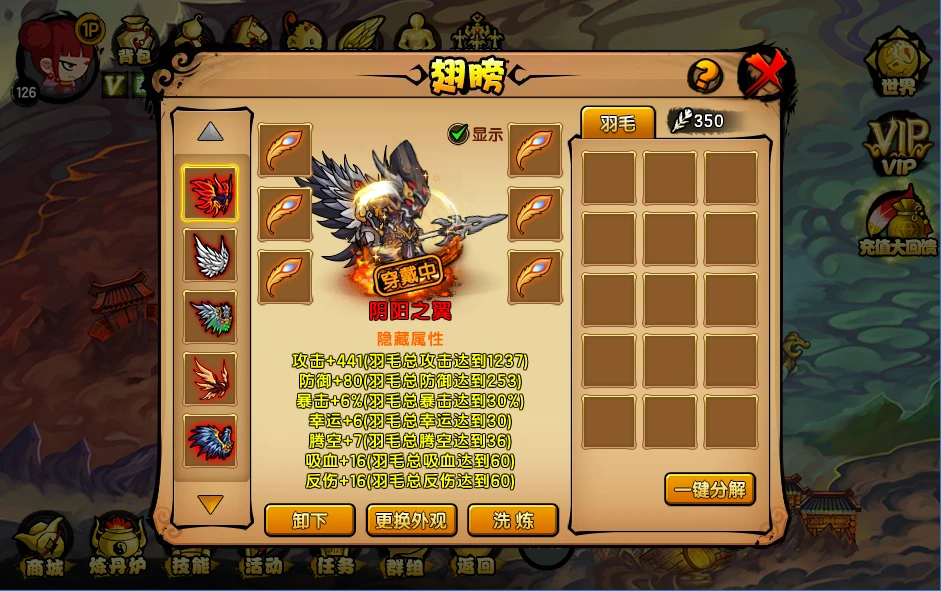Click the 卸下 unequip button
This screenshot has width=941, height=591.
[310, 520]
